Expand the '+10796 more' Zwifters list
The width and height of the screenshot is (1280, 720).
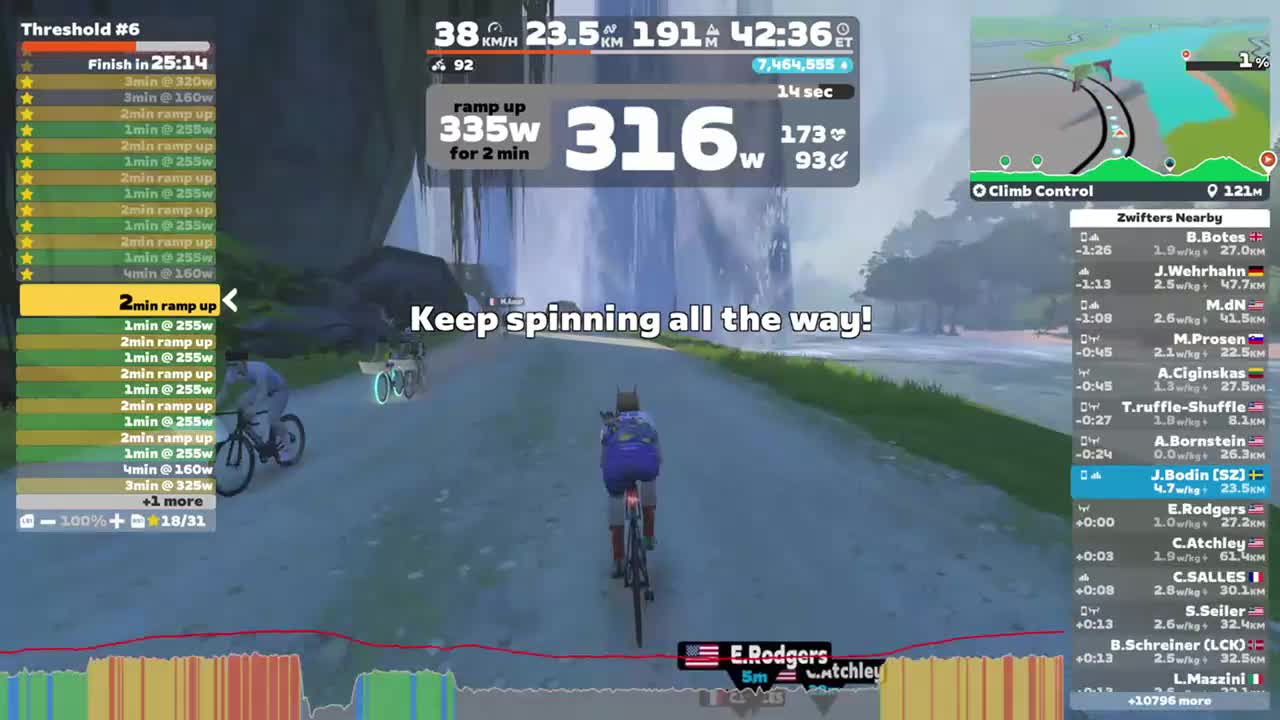point(1168,701)
